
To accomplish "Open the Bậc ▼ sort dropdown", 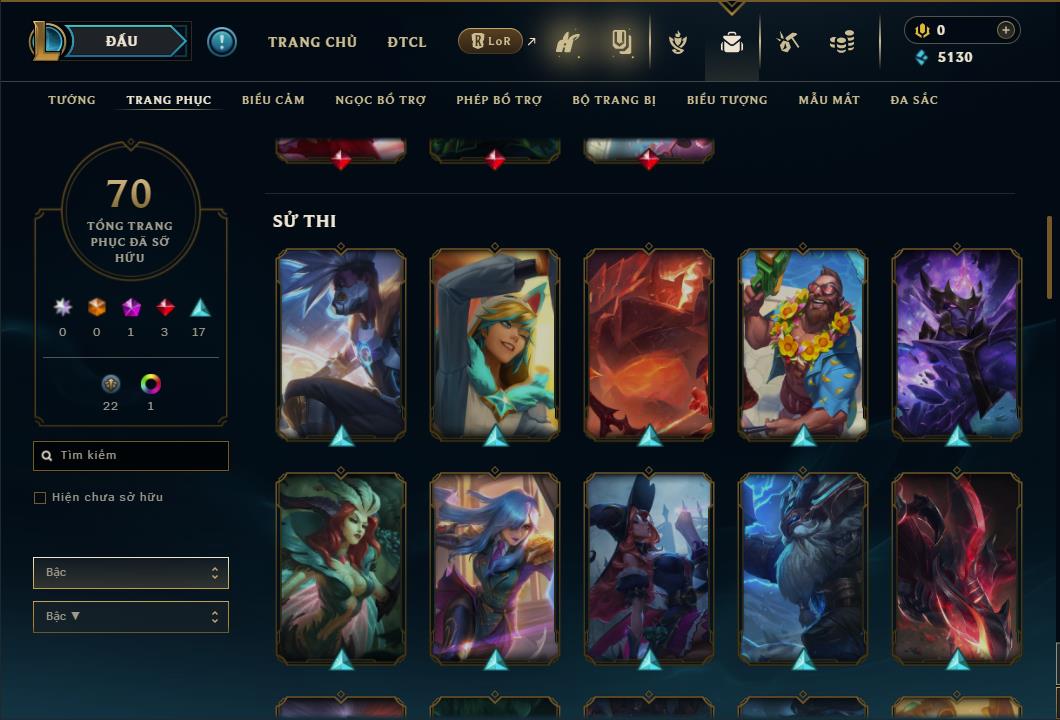I will [130, 617].
